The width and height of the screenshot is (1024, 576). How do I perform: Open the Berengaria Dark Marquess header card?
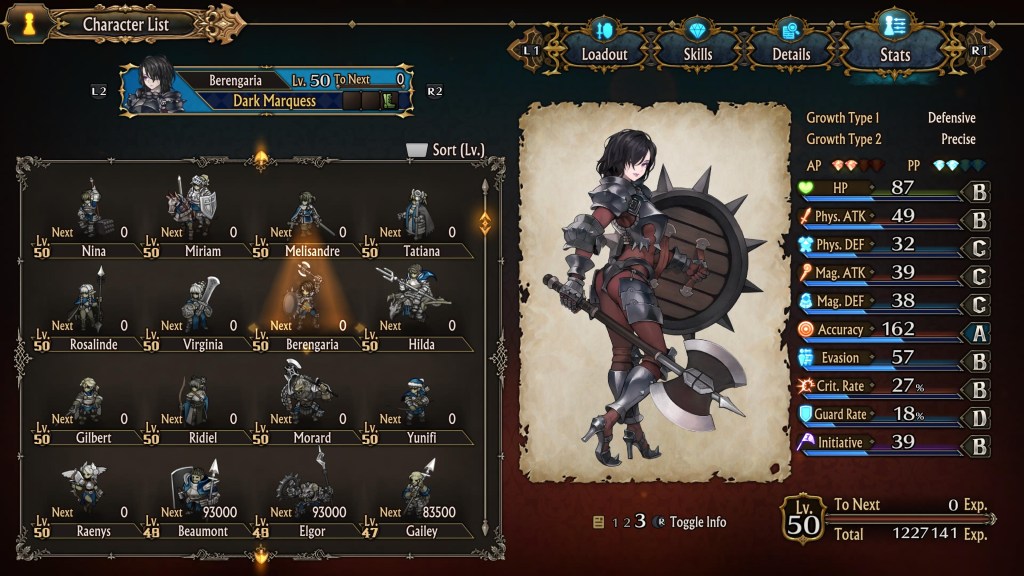pos(272,89)
